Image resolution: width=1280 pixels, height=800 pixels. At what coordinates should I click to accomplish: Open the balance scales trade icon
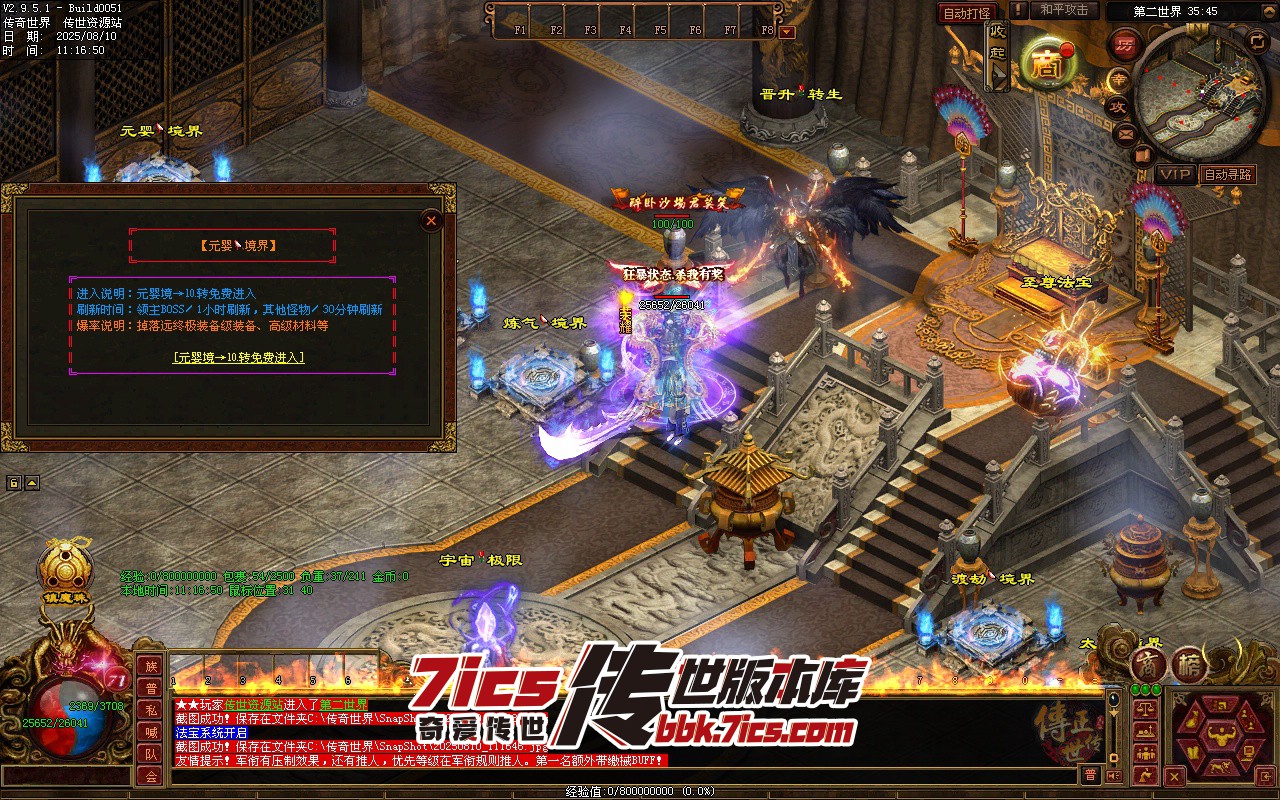coord(1146,709)
